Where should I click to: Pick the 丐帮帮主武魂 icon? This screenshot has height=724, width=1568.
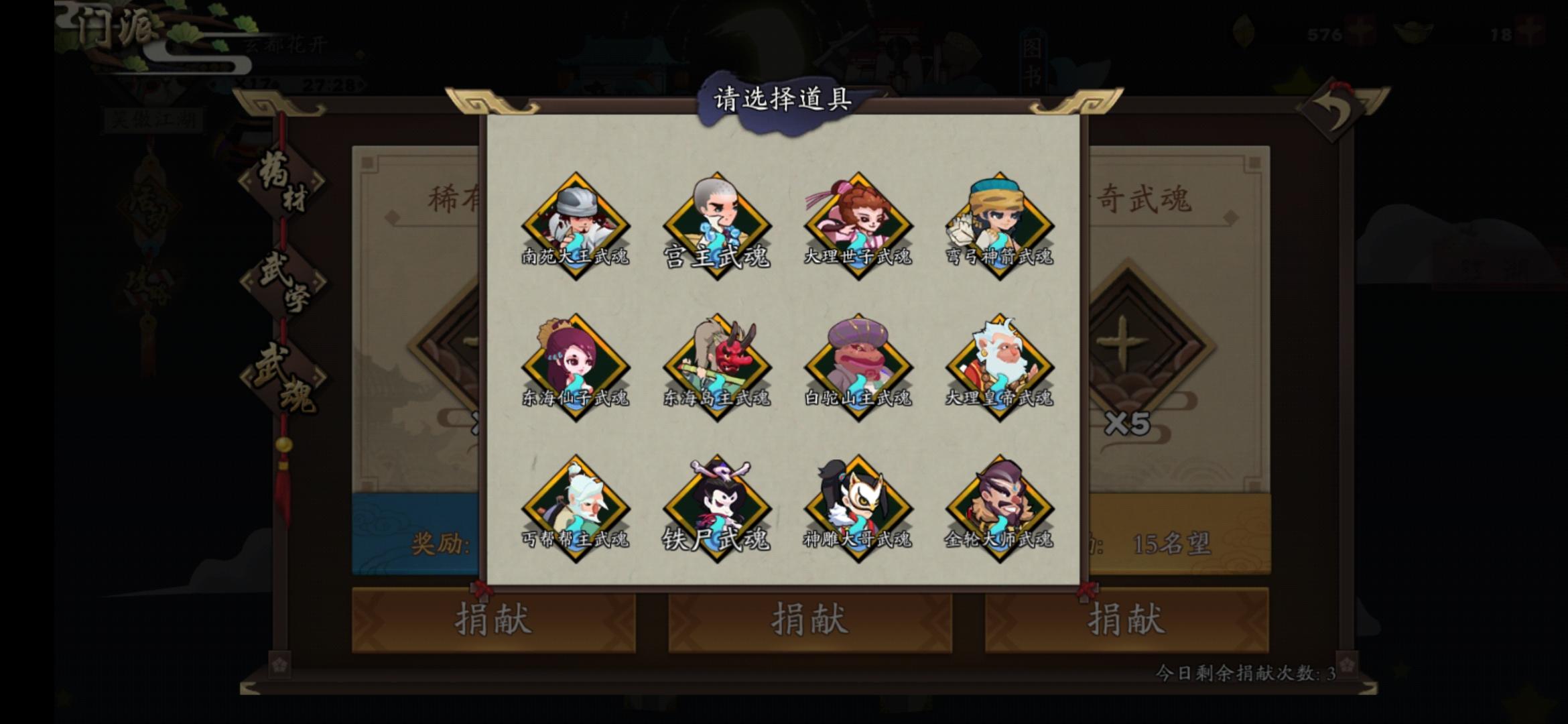tap(575, 508)
